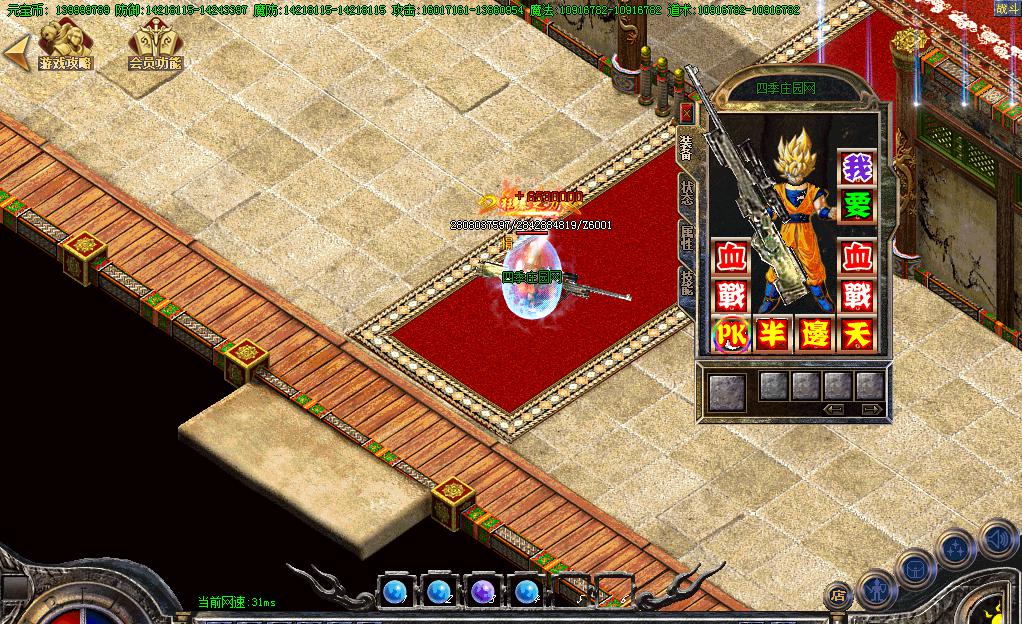Toggle the 战斗 combat mode button
Viewport: 1022px width, 624px height.
(1003, 8)
